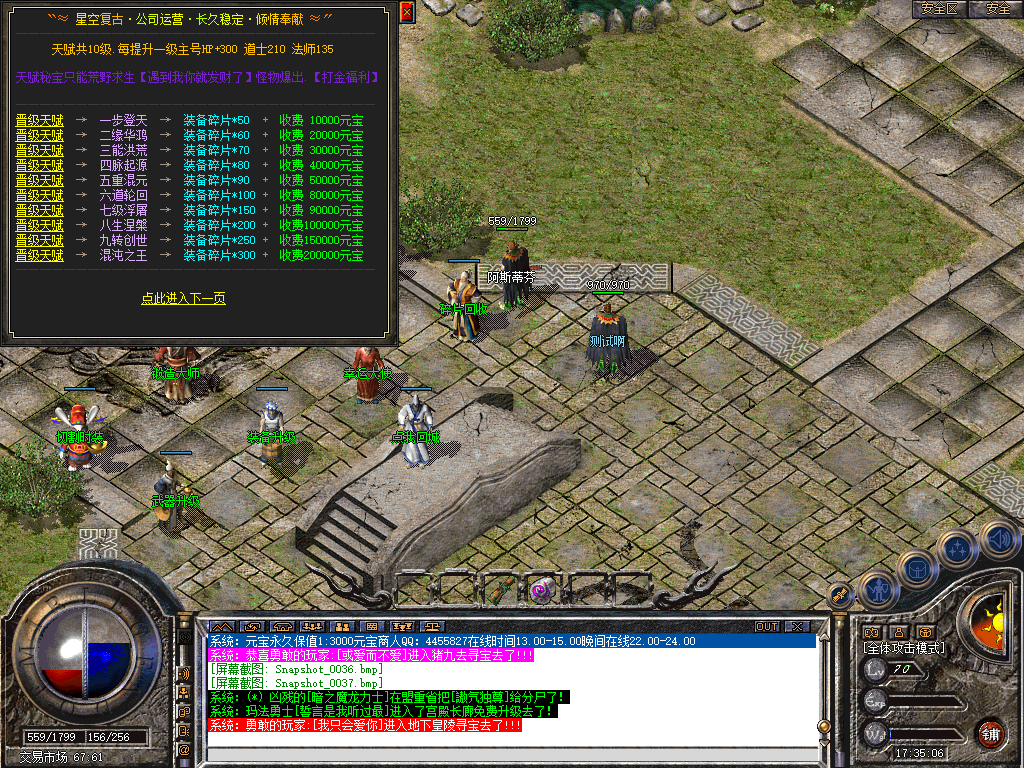The height and width of the screenshot is (768, 1024).
Task: Toggle the 全体攻击模式 attack mode label
Action: pos(905,648)
